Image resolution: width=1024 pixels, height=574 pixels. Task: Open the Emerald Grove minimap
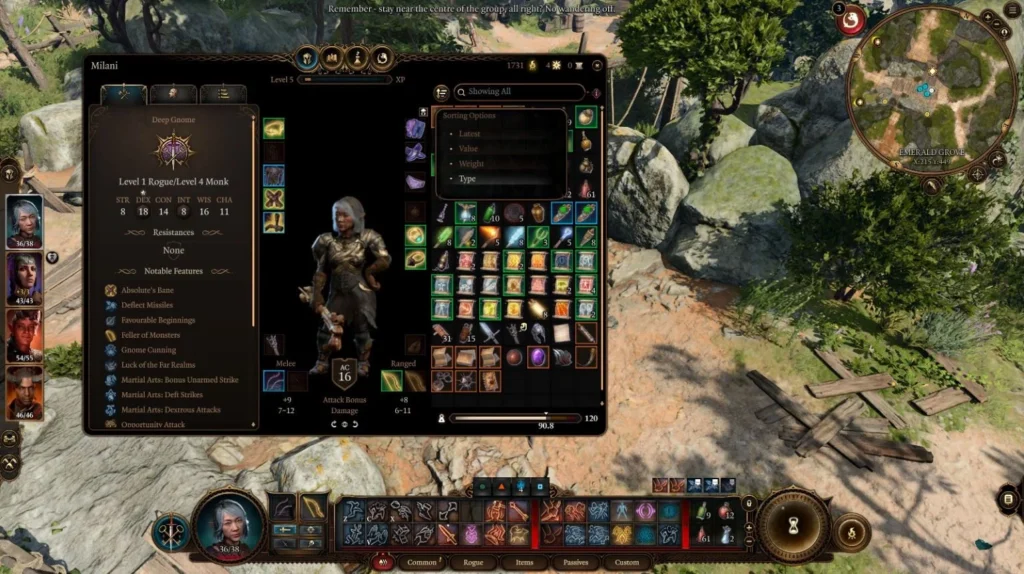pyautogui.click(x=918, y=90)
